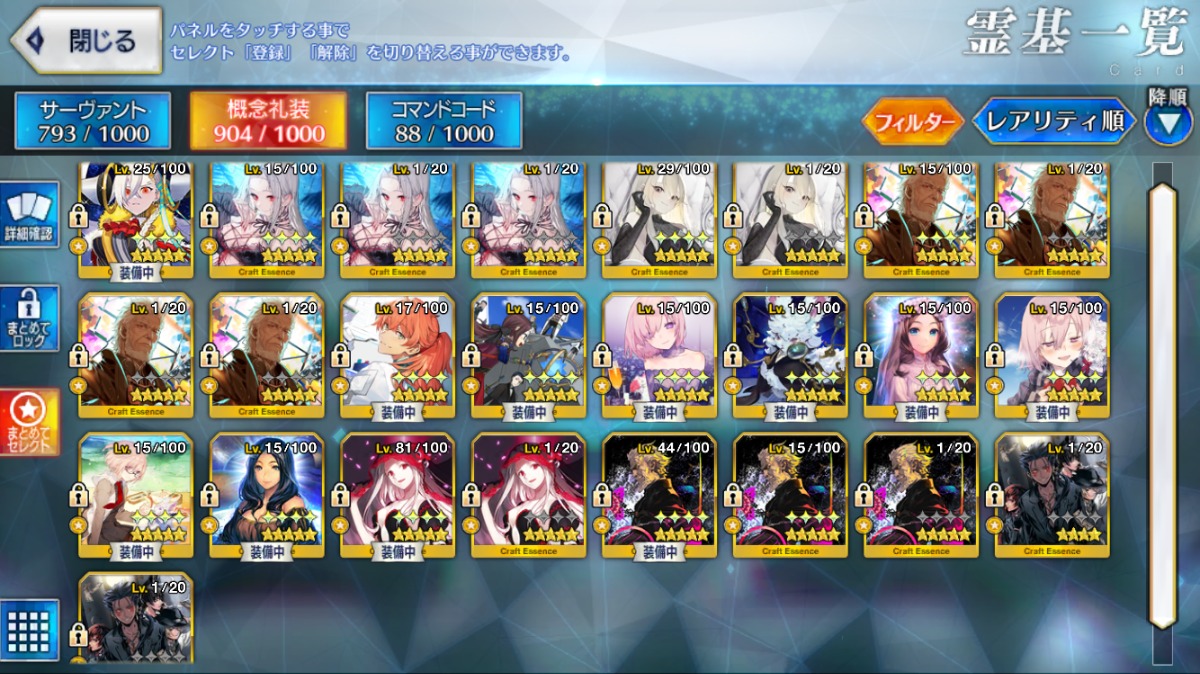
Task: Choose the blue-haired woman craft essence card
Action: pyautogui.click(x=266, y=494)
